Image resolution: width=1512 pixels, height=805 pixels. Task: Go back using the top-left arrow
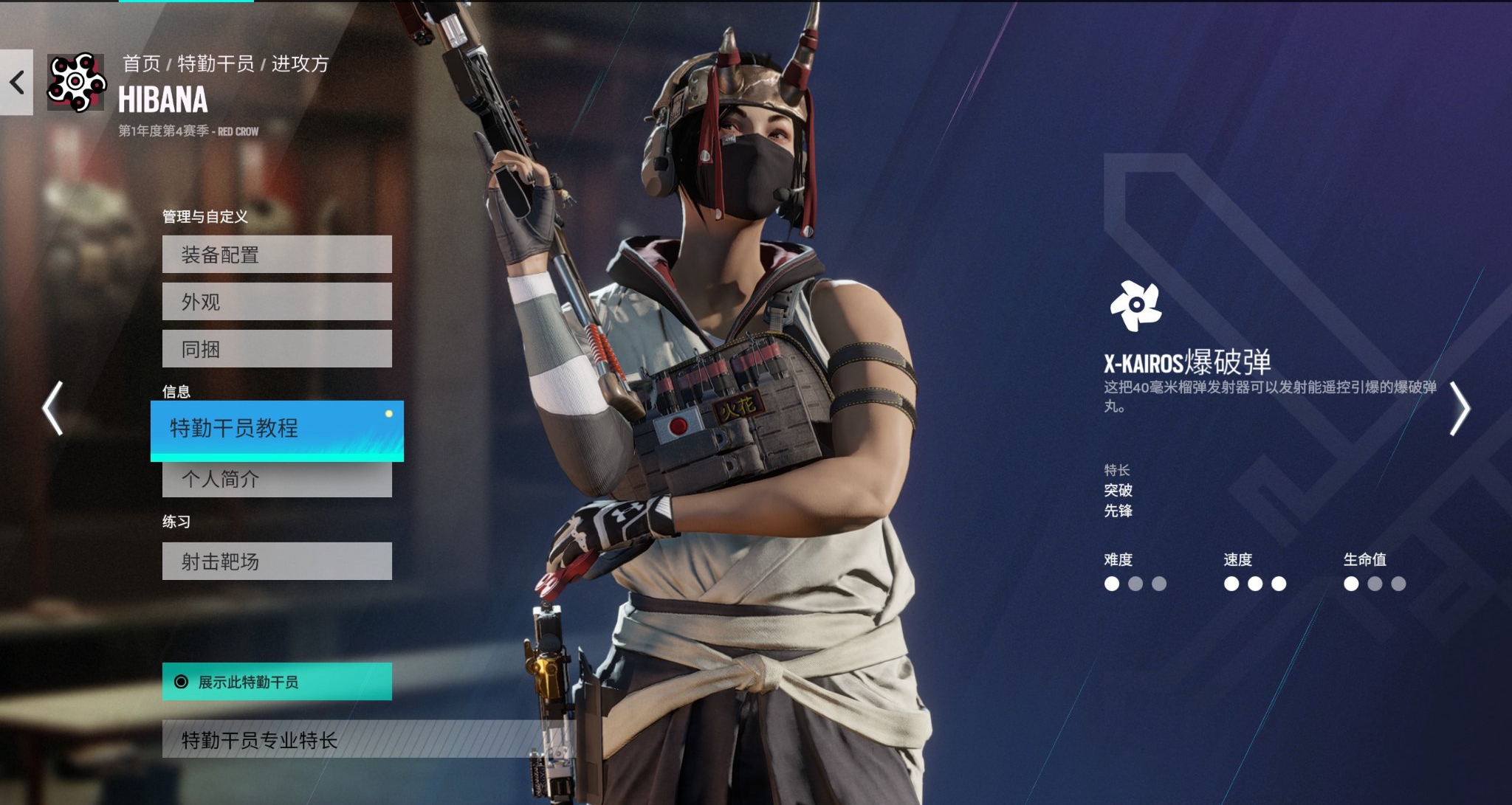click(16, 82)
